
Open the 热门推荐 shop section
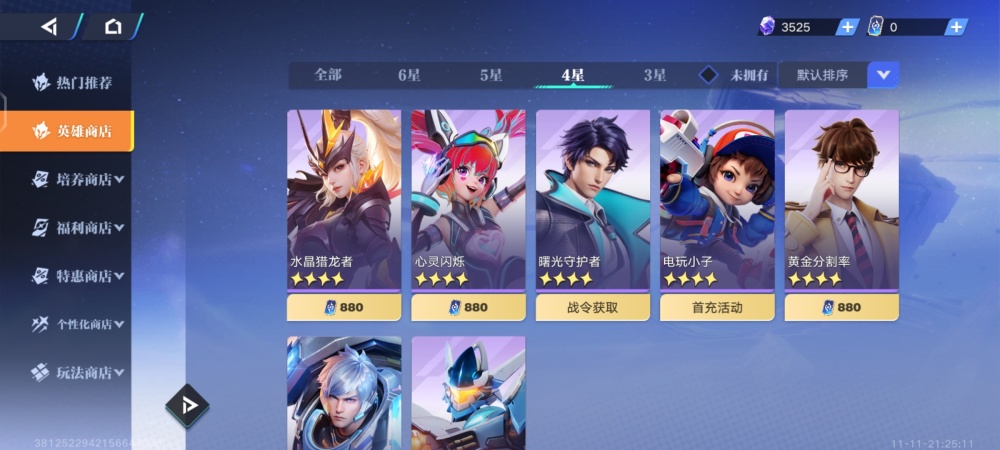click(70, 83)
